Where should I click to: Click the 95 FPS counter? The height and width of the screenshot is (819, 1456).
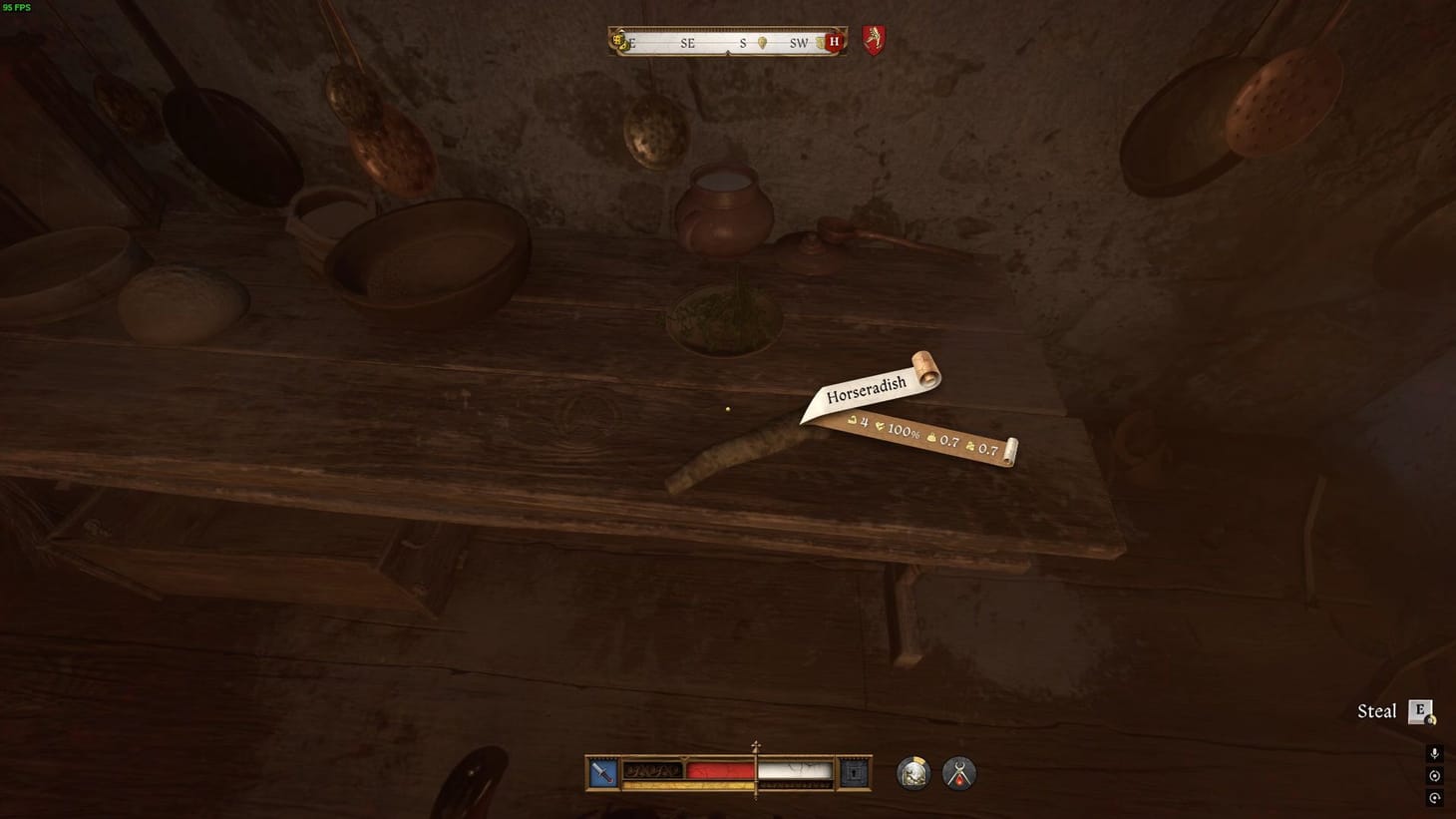(16, 8)
